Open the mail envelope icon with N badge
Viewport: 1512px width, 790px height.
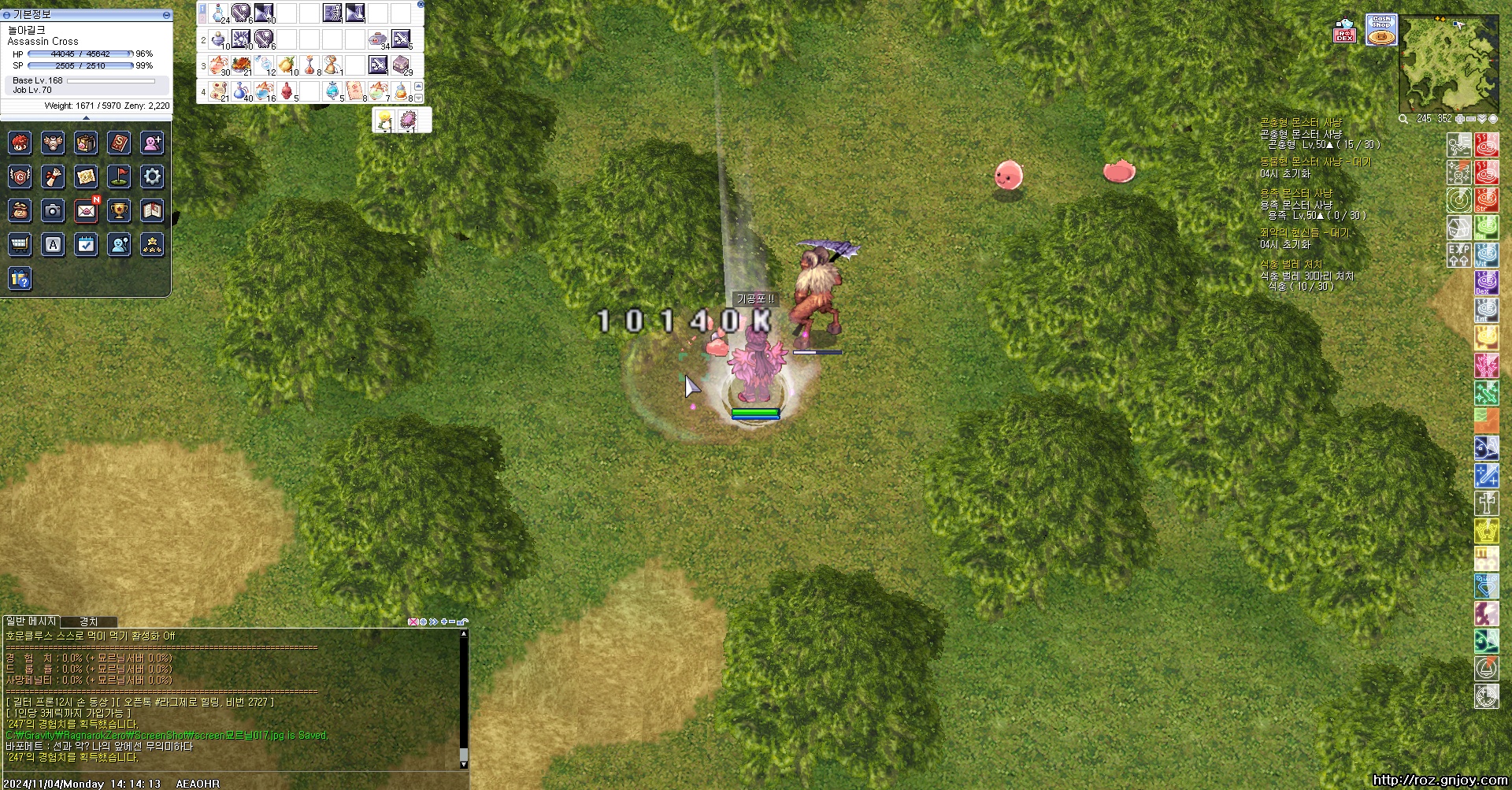point(87,210)
